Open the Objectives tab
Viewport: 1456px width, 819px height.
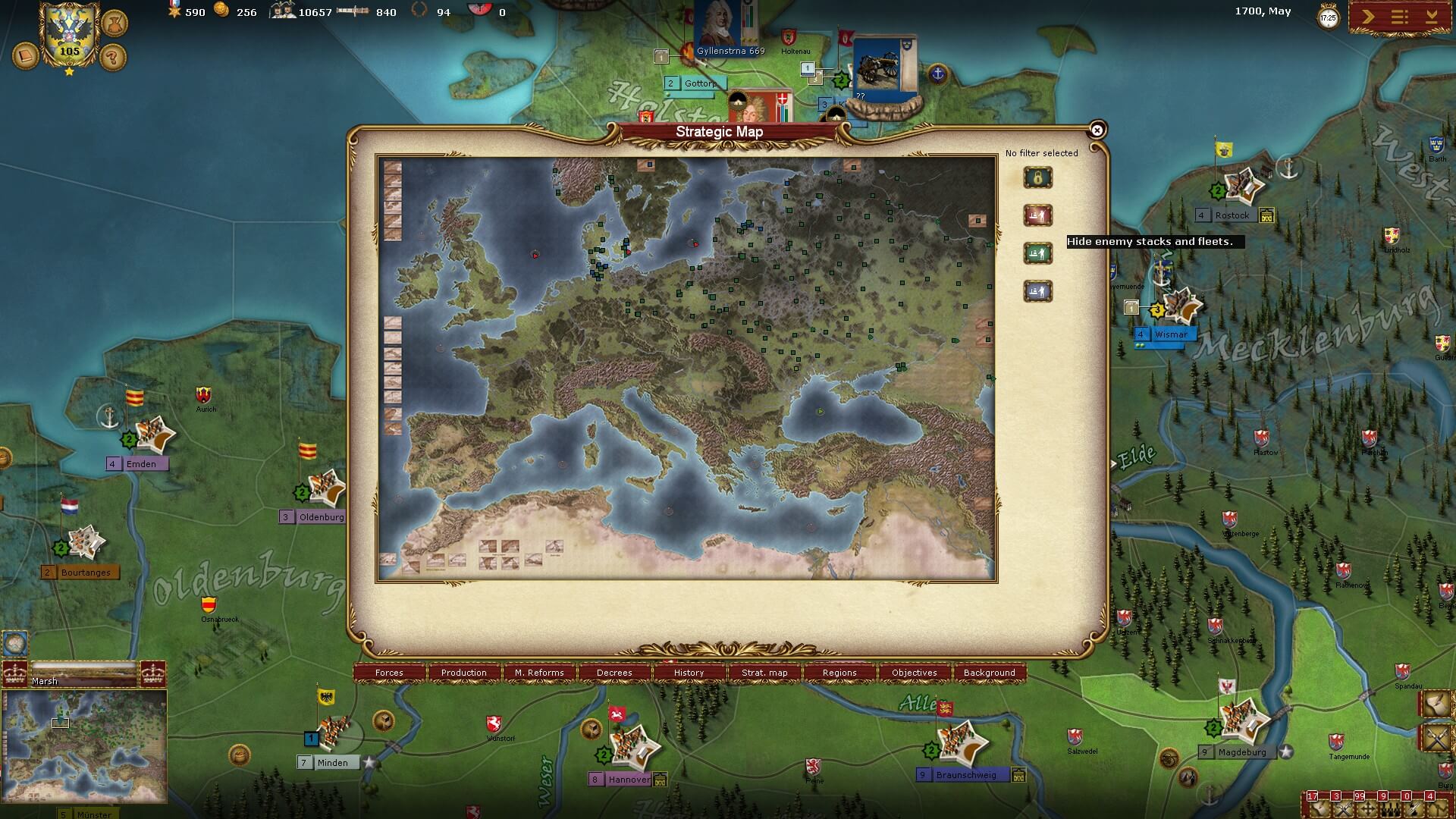pos(915,673)
